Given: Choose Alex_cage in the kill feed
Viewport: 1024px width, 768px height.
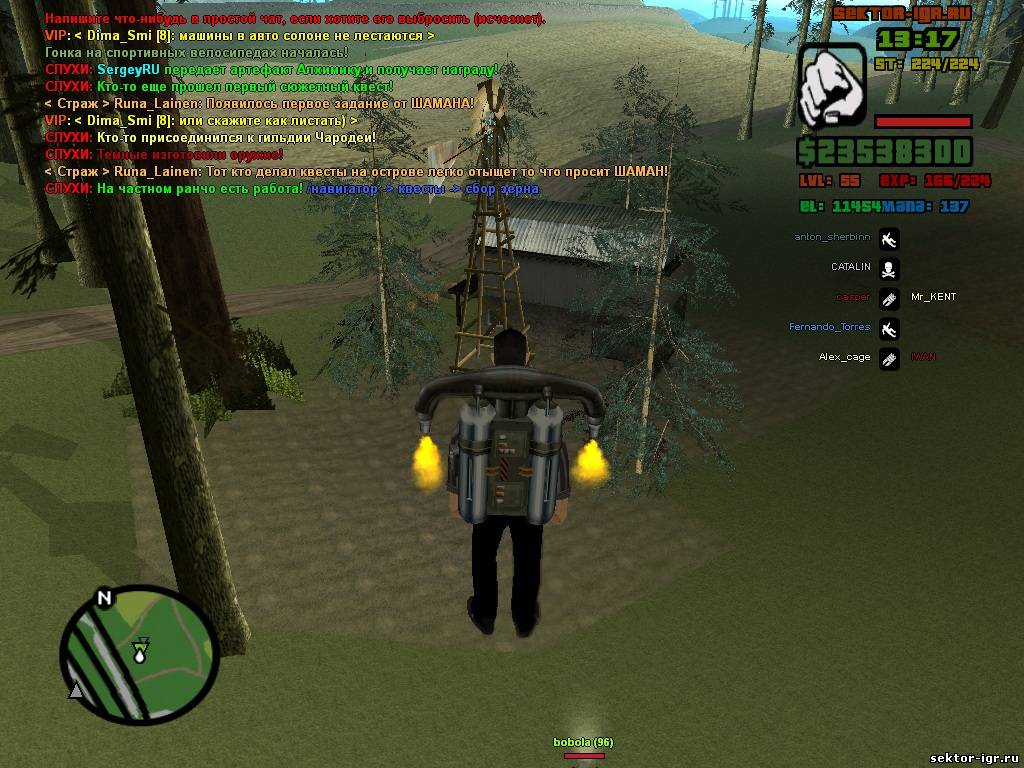Looking at the screenshot, I should point(844,357).
